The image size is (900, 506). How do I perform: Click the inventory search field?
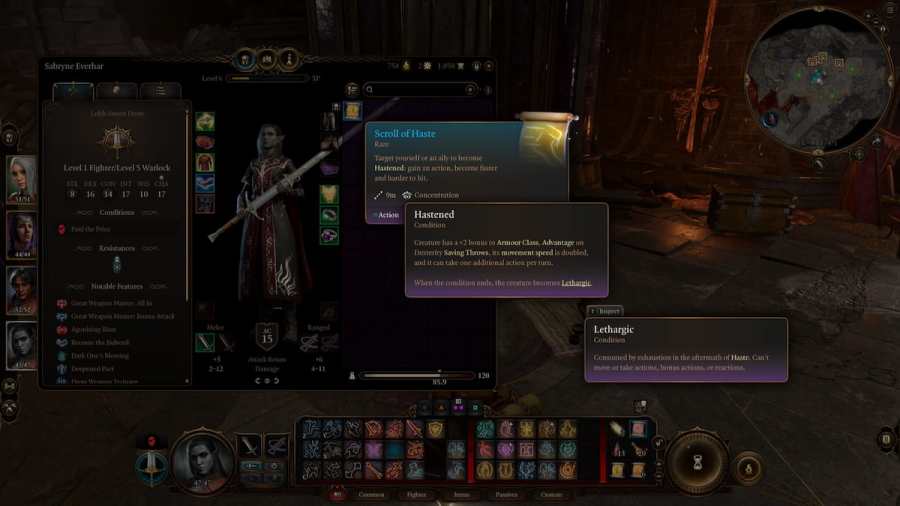[x=420, y=90]
